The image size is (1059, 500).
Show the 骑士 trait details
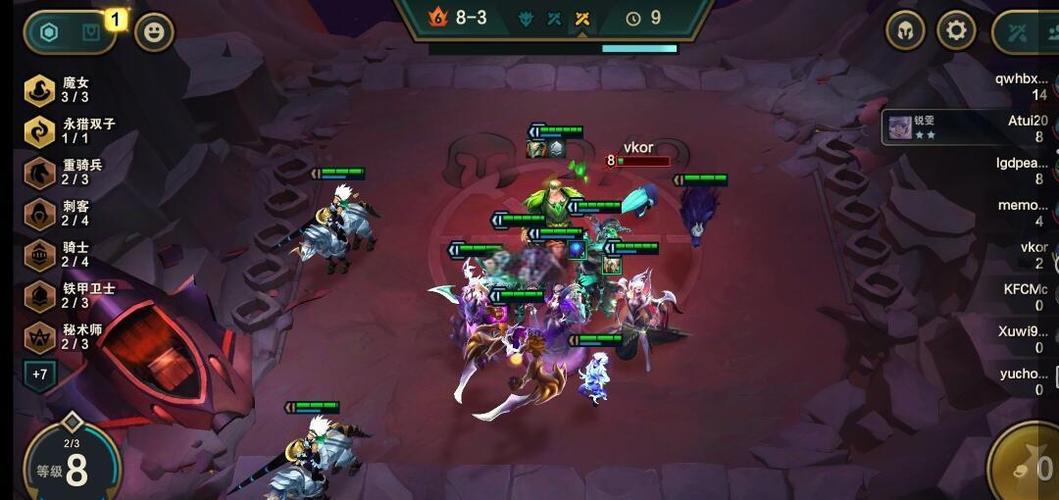[x=40, y=254]
